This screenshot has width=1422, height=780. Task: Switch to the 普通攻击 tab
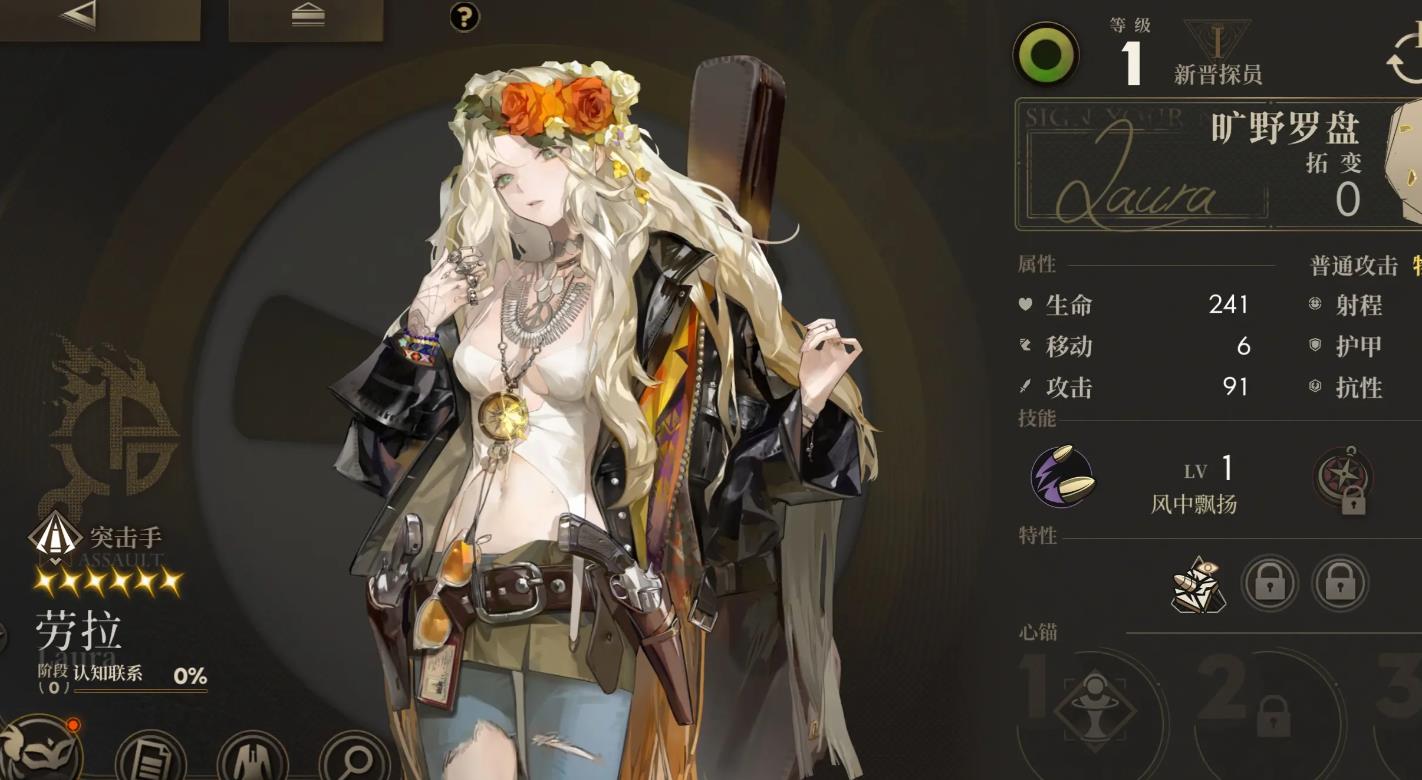[x=1354, y=265]
